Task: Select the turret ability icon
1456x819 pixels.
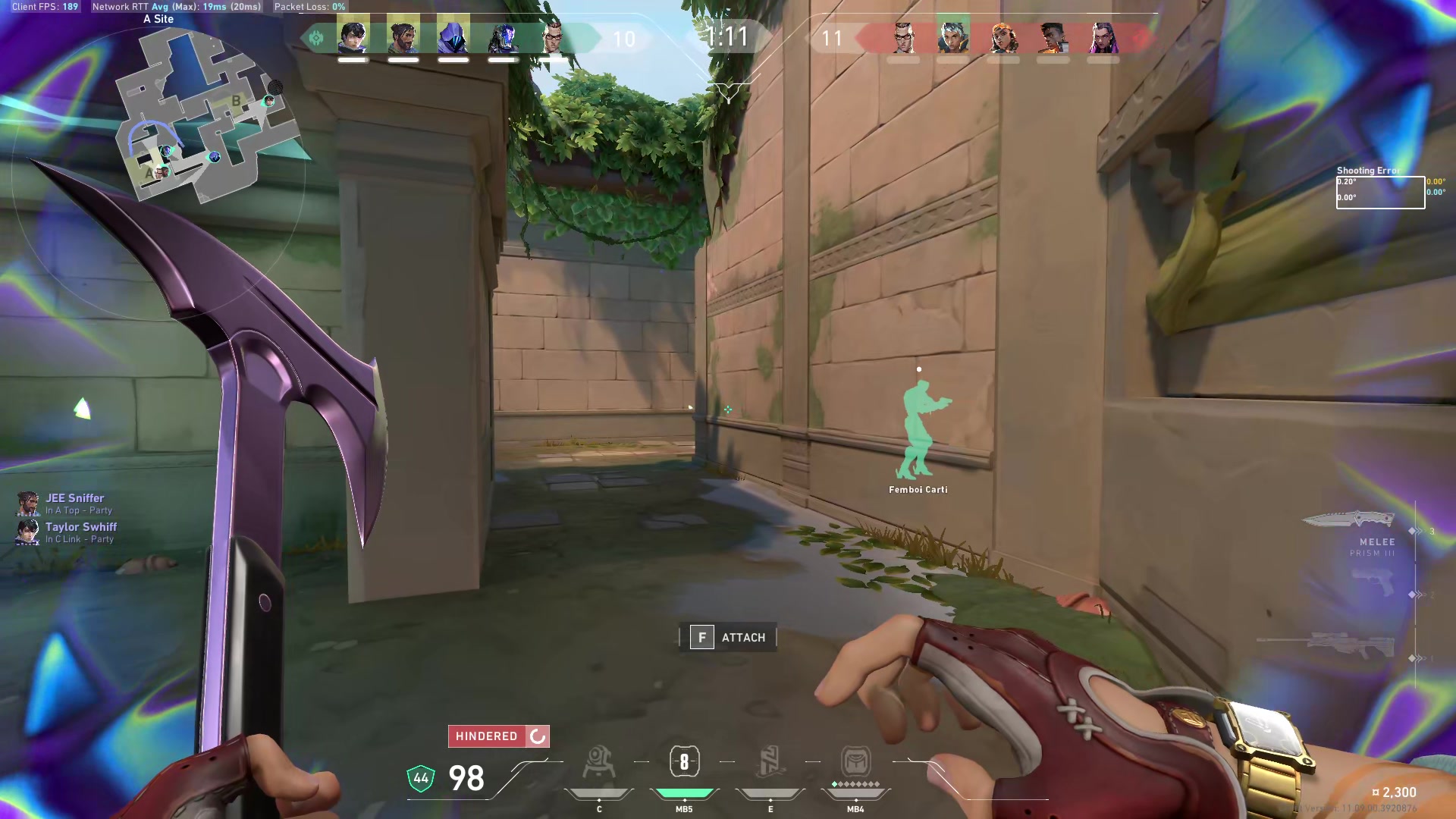Action: tap(598, 762)
